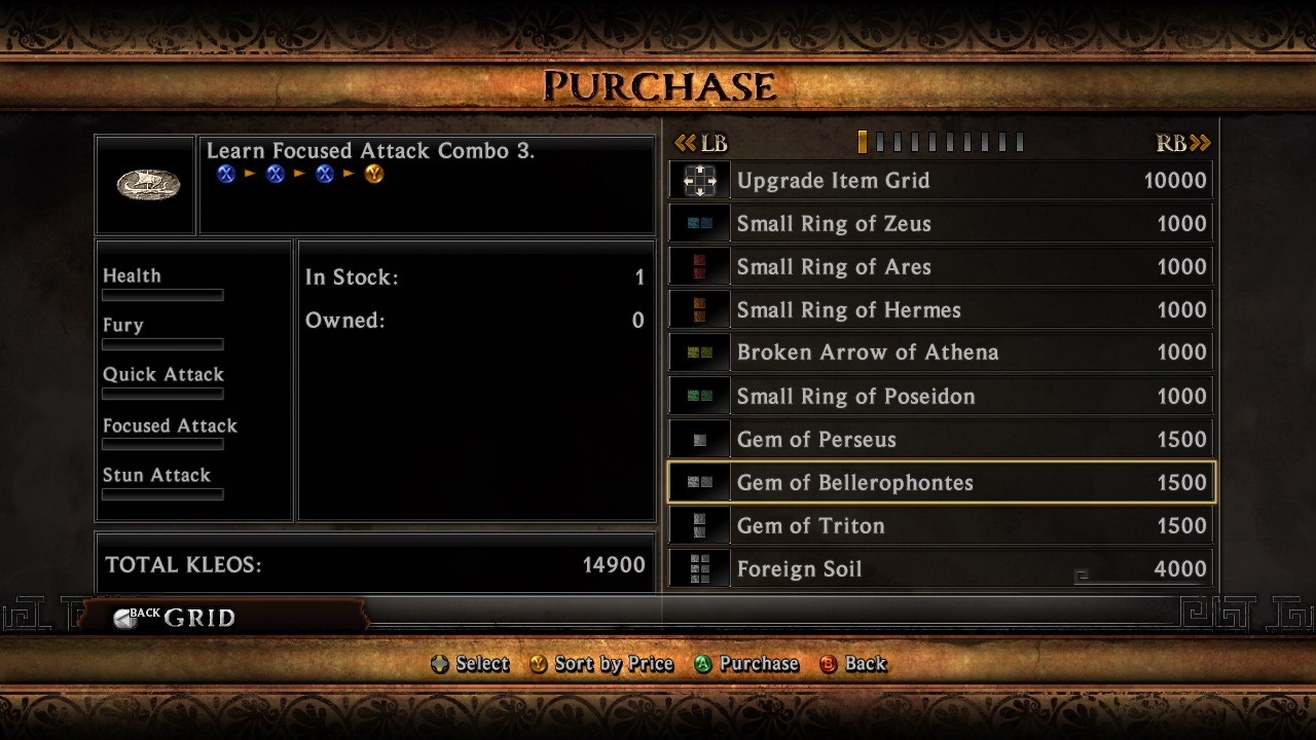Viewport: 1316px width, 740px height.
Task: Click the highlighted Gem of Bellerophontes row
Action: pyautogui.click(x=940, y=482)
